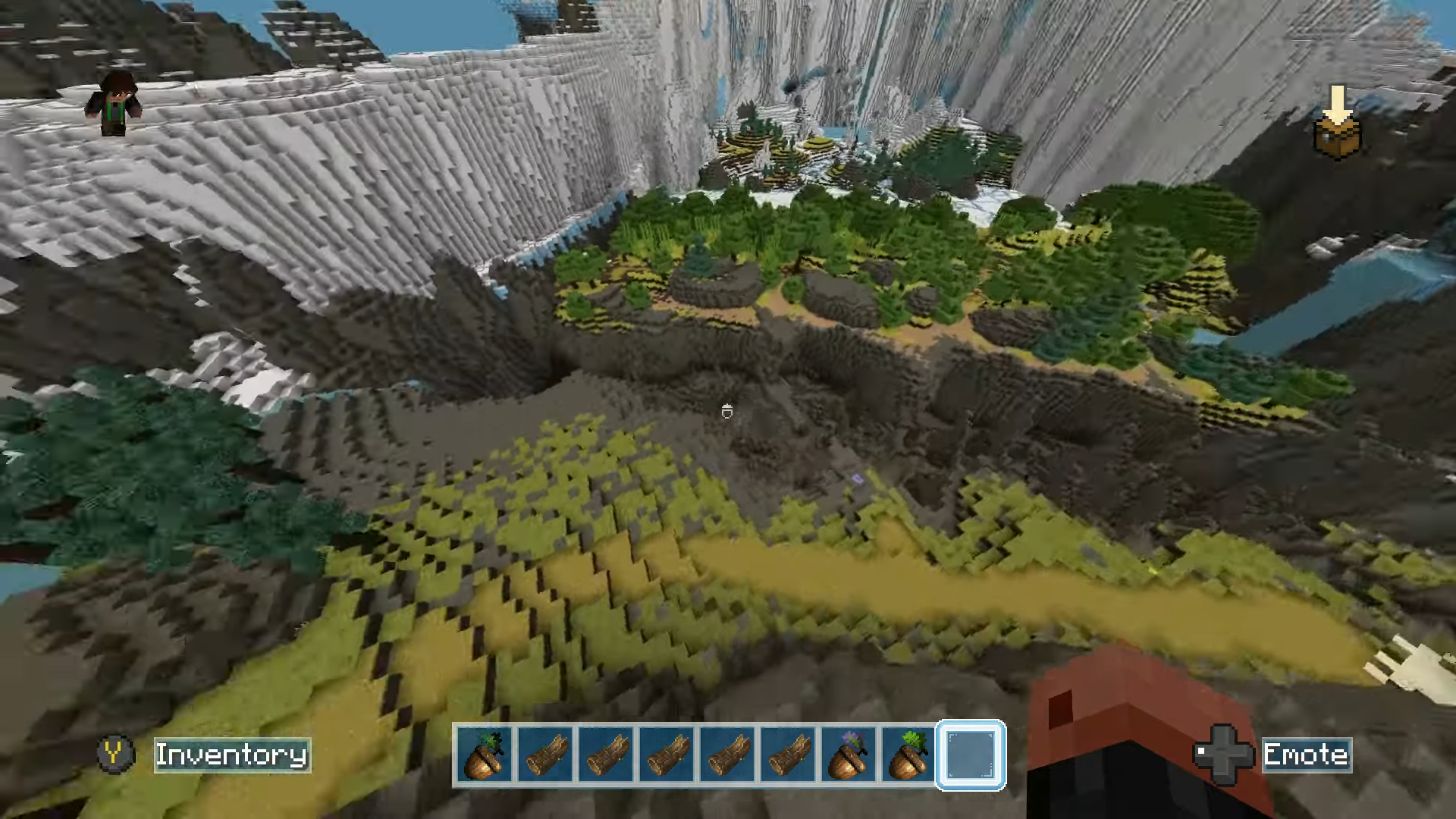Screen dimensions: 1456x819
Task: Choose the purple leaf acorn hotbar slot
Action: pos(849,755)
